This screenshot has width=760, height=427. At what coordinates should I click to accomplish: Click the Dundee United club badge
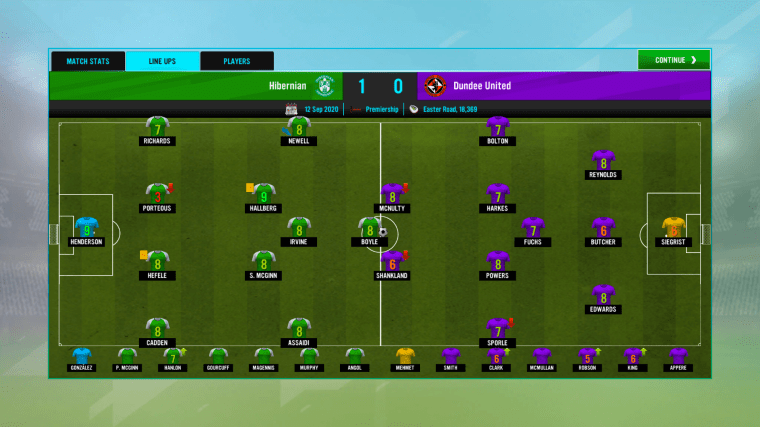point(435,85)
